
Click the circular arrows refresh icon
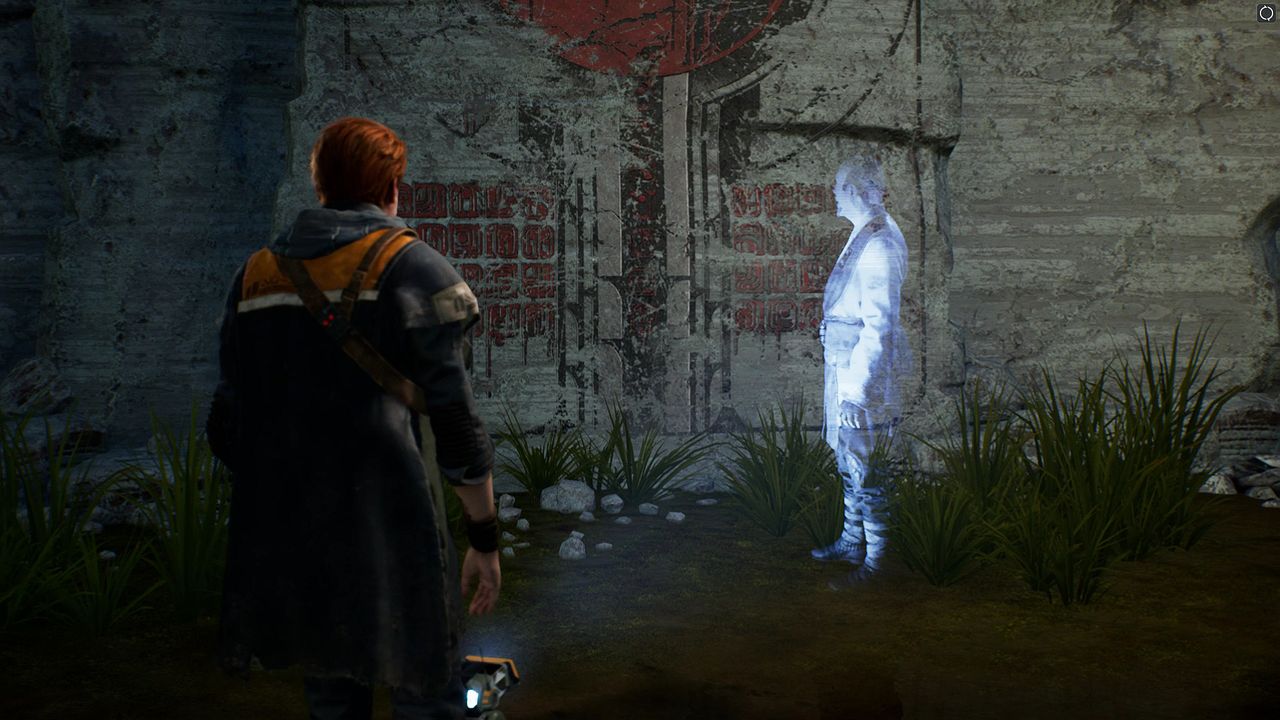1266,13
